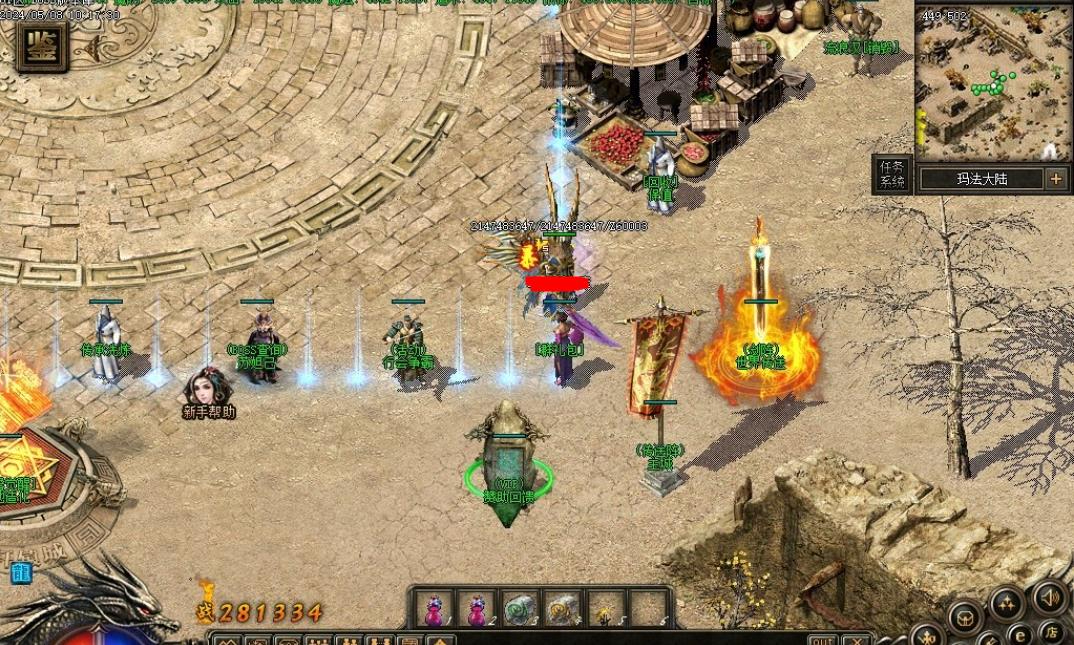Use the green scroll hotbar item
This screenshot has height=645, width=1074.
tap(520, 609)
